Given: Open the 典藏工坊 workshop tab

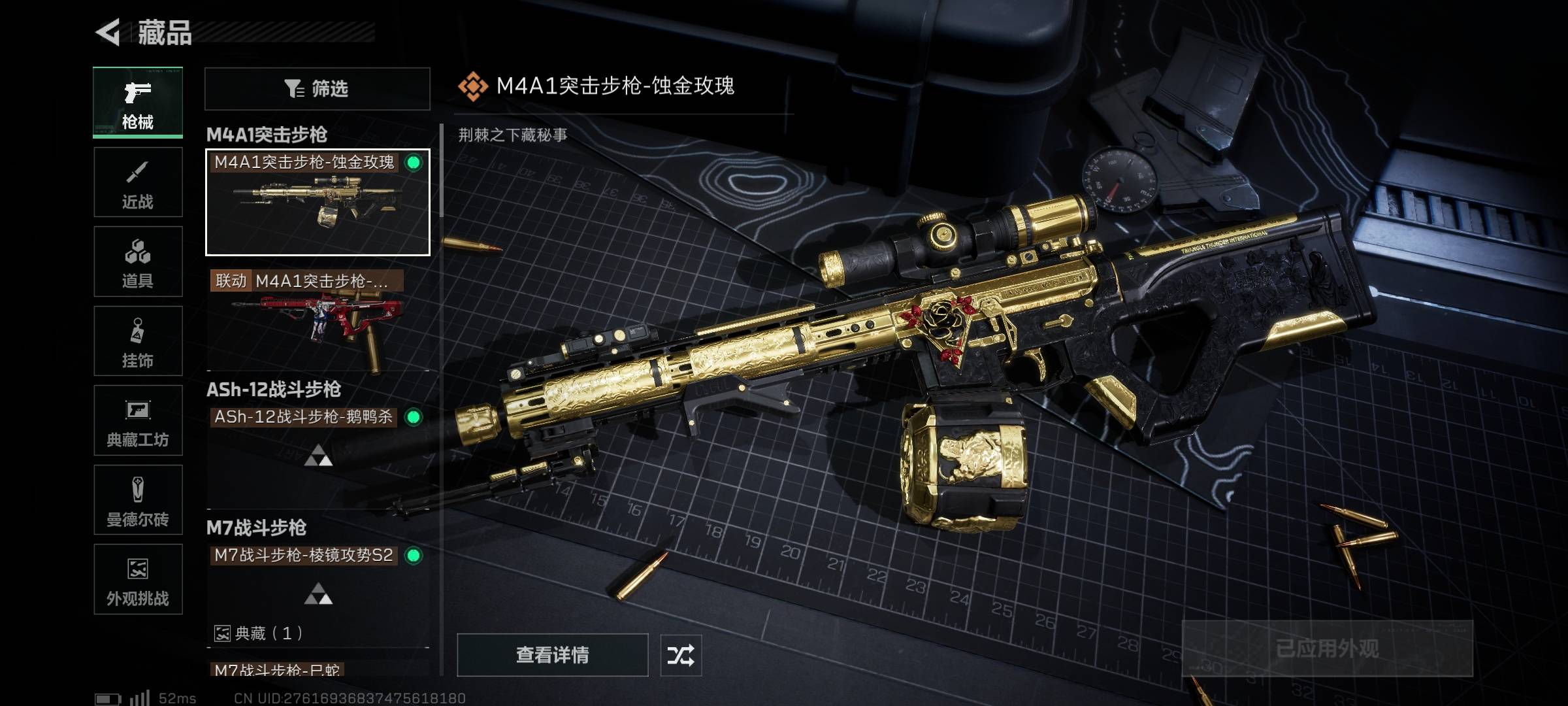Looking at the screenshot, I should (x=138, y=420).
